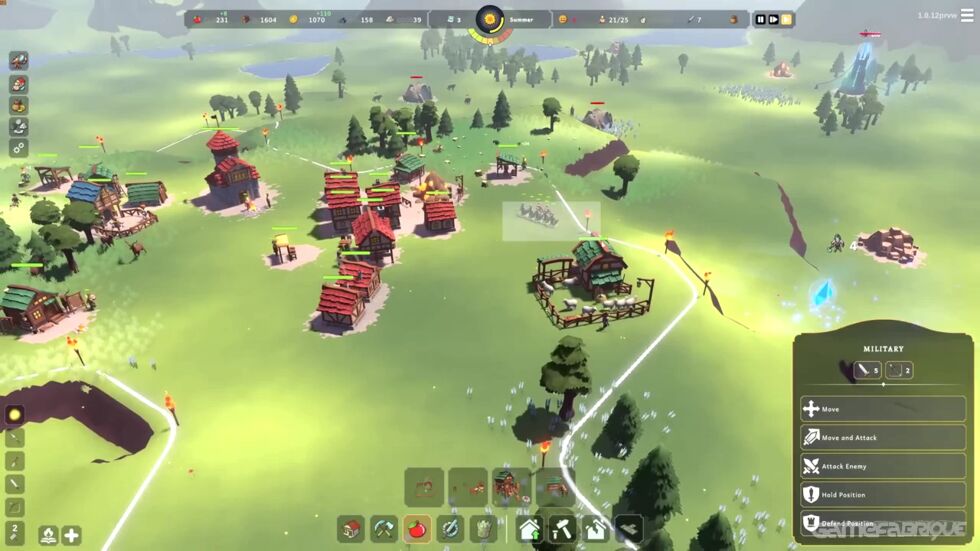Pick the large red barn building option
This screenshot has width=980, height=551.
[x=512, y=487]
